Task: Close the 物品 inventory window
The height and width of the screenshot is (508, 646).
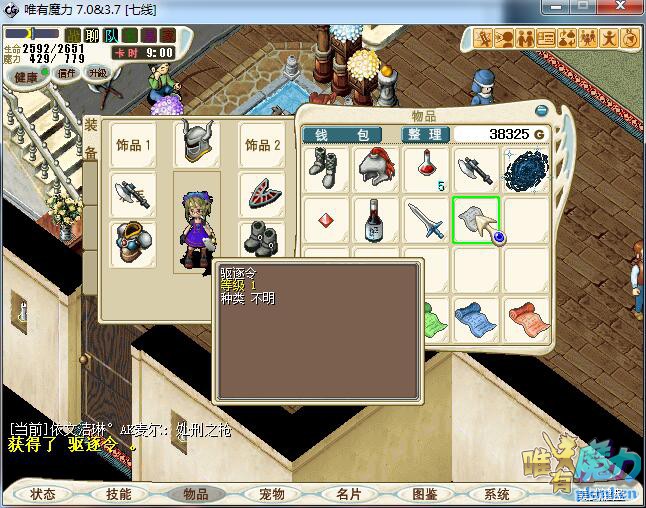Action: (x=542, y=111)
